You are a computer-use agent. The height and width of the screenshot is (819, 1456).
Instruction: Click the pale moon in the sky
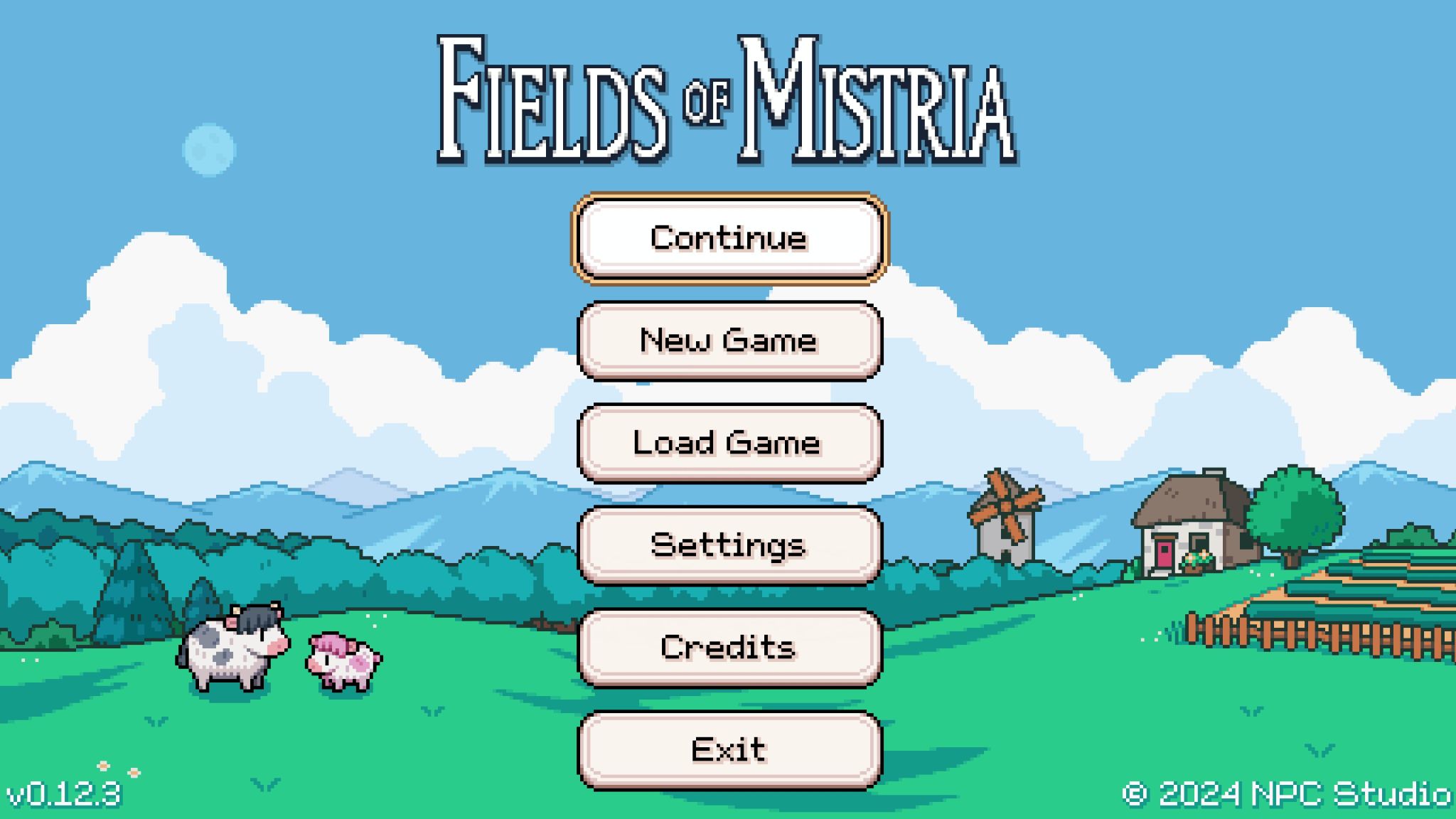tap(208, 149)
